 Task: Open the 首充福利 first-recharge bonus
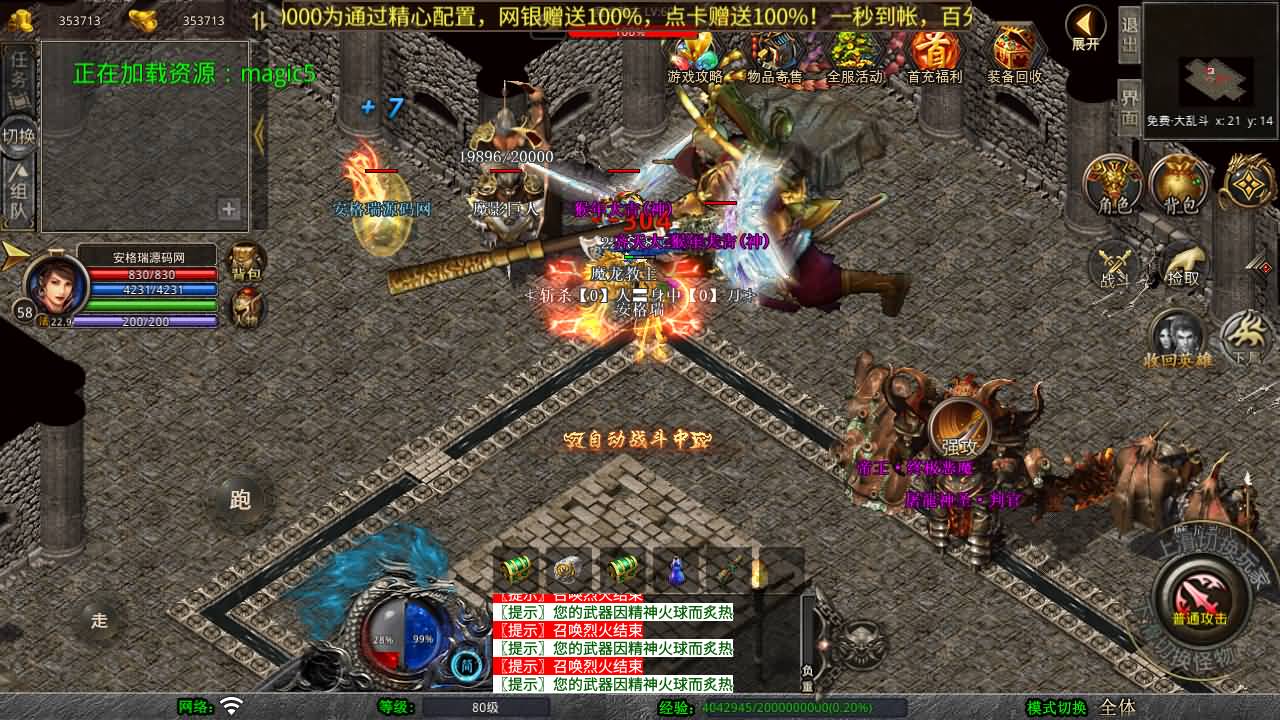(934, 55)
